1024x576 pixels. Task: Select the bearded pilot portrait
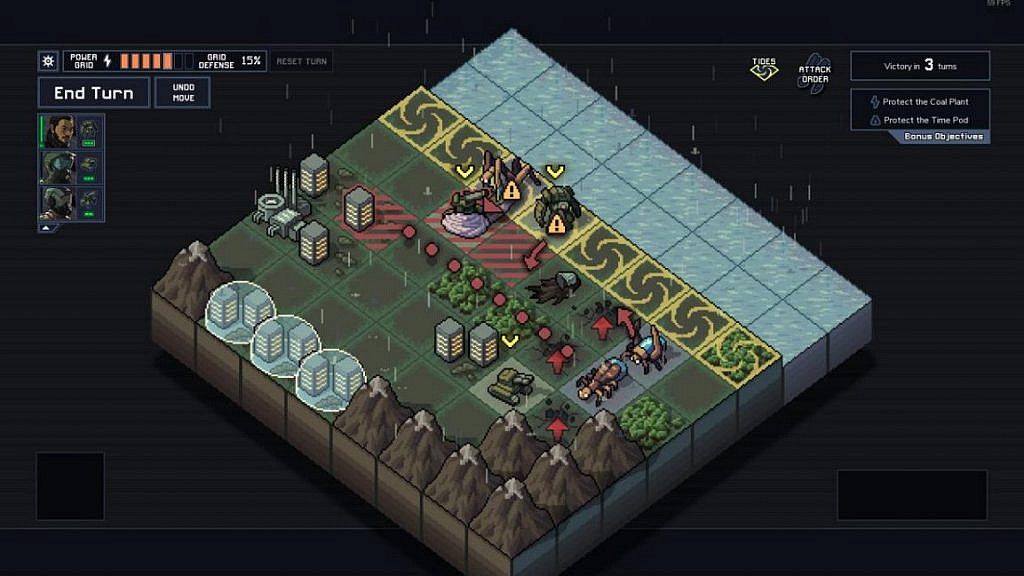[58, 131]
